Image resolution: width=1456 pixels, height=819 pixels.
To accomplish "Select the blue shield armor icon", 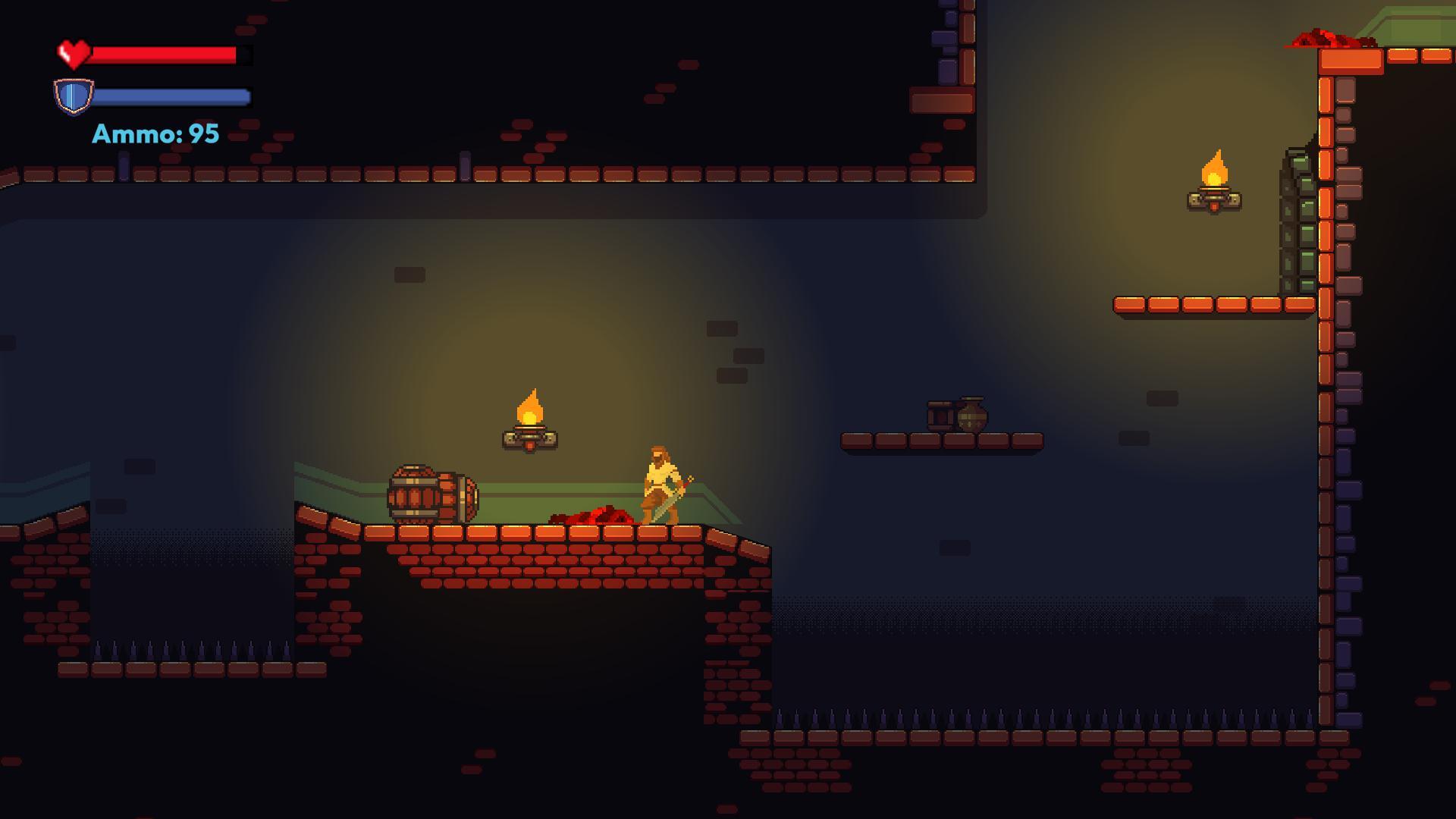I will pyautogui.click(x=75, y=96).
